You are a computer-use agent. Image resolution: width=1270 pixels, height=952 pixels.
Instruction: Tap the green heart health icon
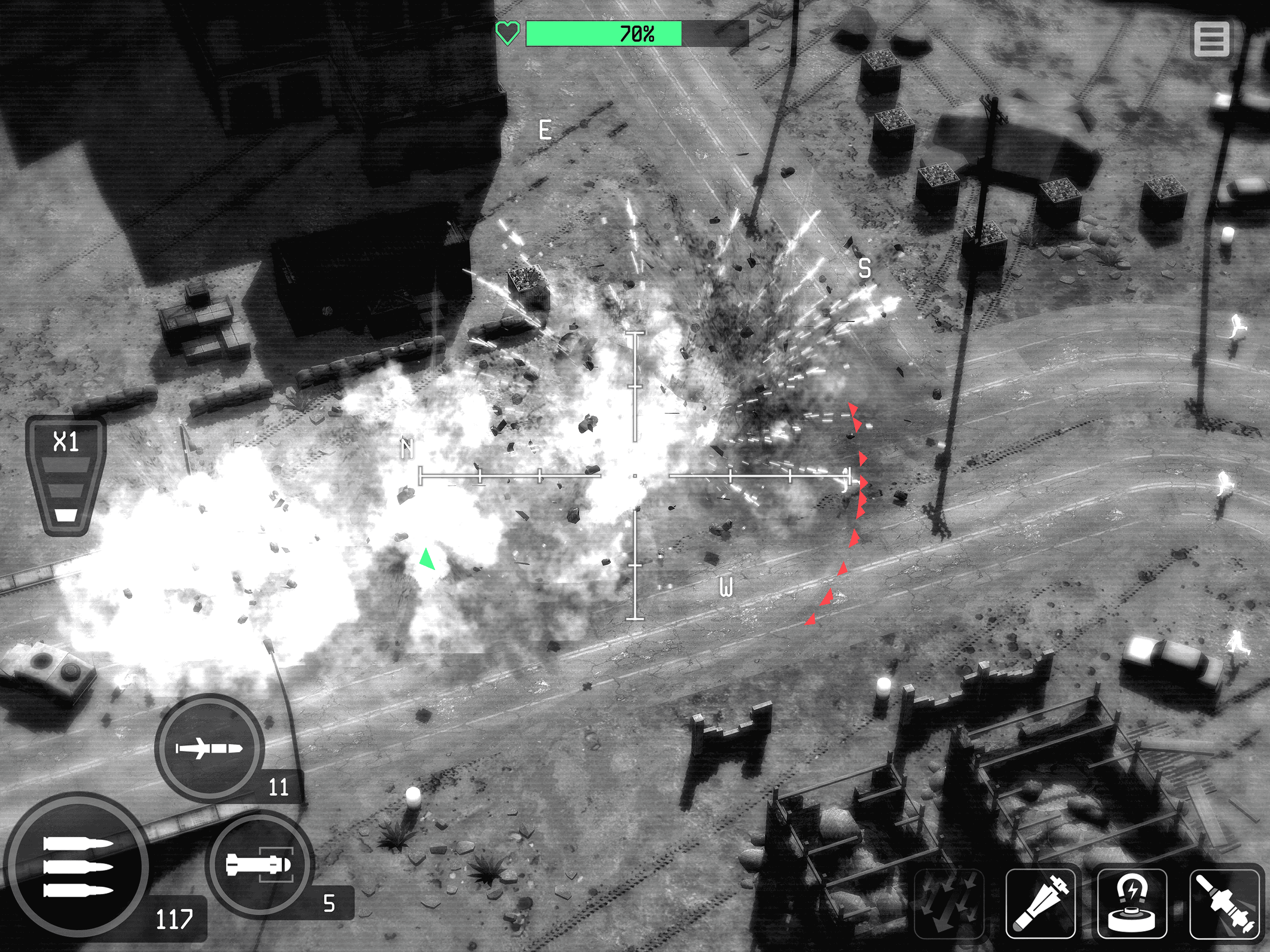coord(508,33)
